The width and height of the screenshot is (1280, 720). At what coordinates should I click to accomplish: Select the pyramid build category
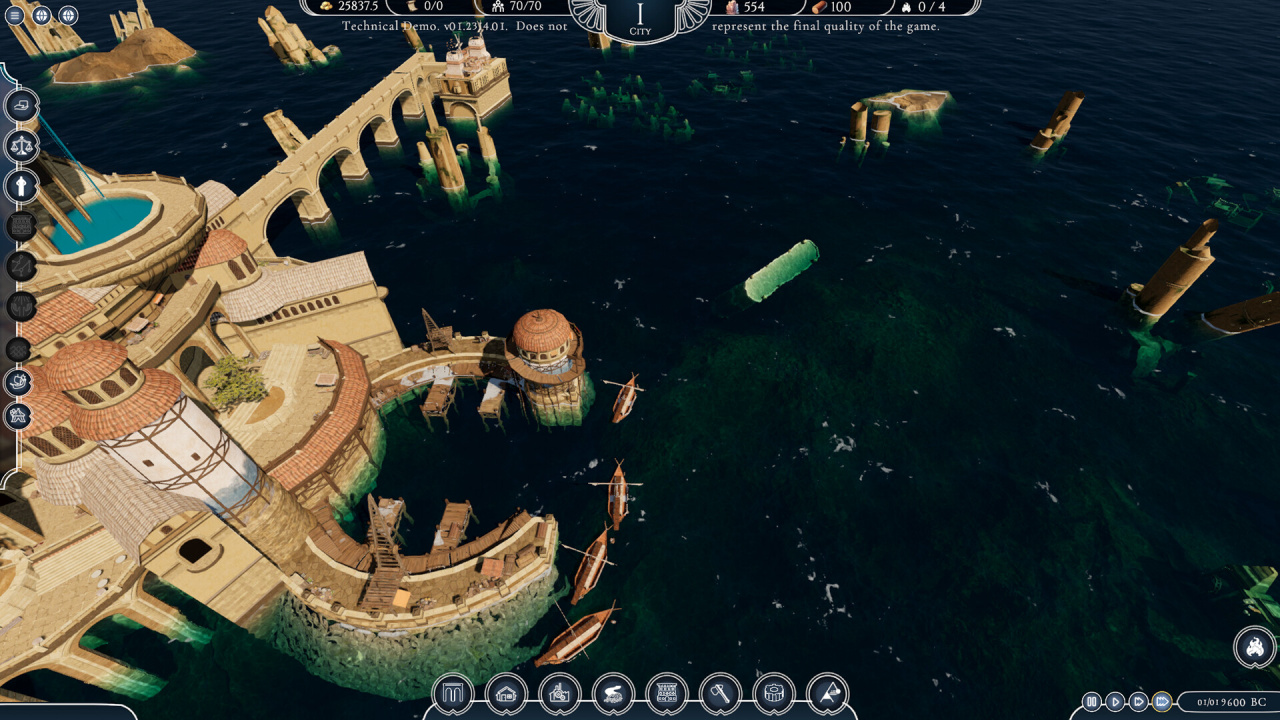click(x=827, y=693)
